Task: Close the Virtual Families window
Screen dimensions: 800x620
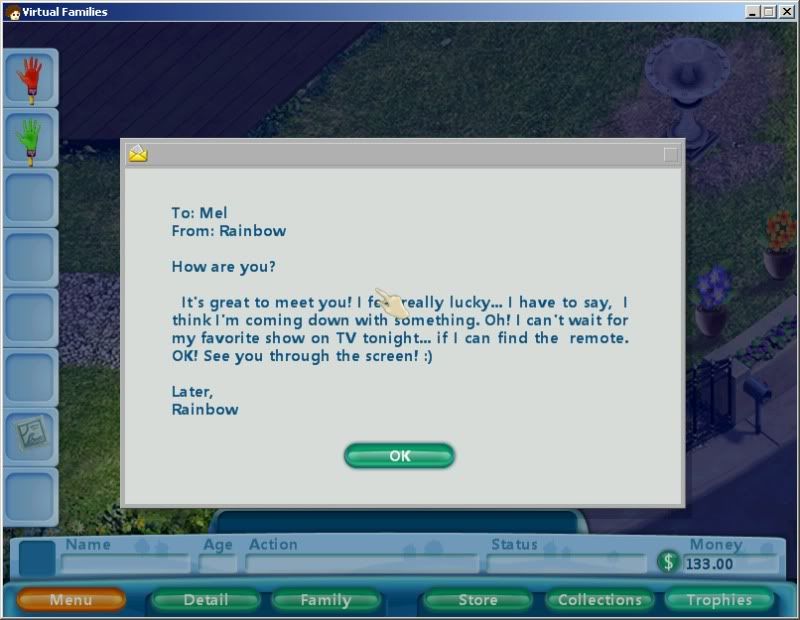Action: 786,11
